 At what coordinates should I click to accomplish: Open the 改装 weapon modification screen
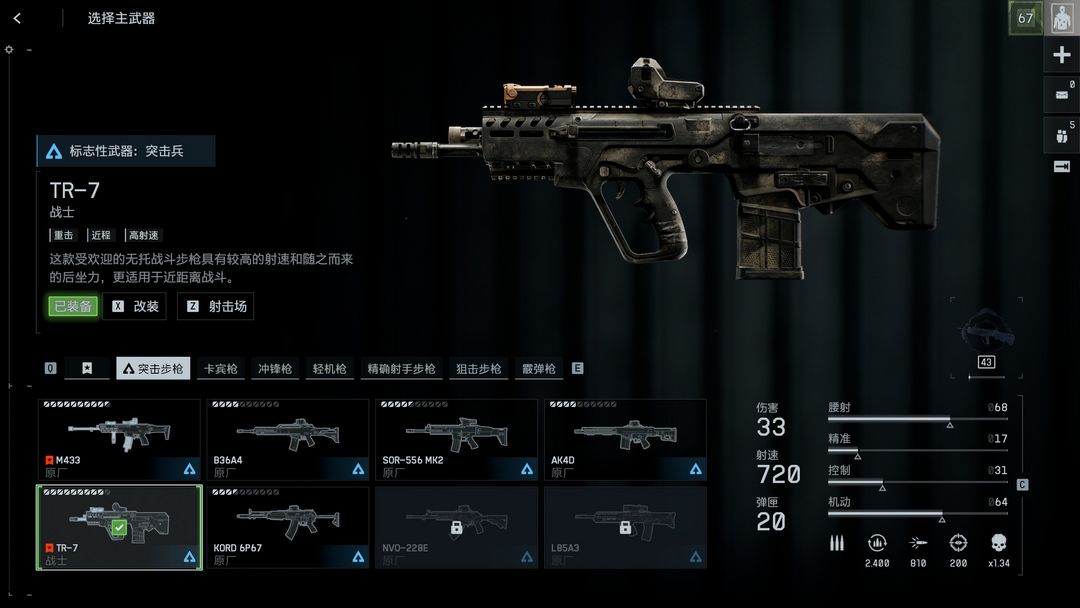tap(135, 306)
